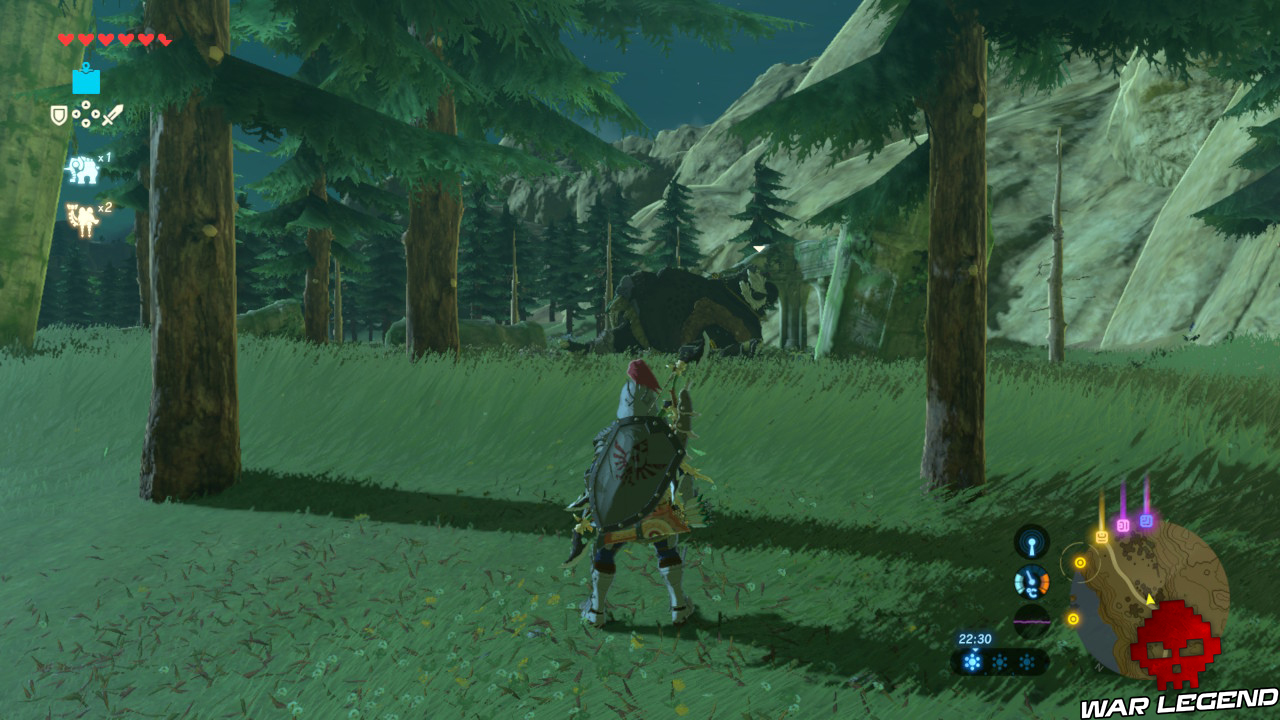Image resolution: width=1280 pixels, height=720 pixels.
Task: Click the War Legend skull logo
Action: pos(1174,644)
